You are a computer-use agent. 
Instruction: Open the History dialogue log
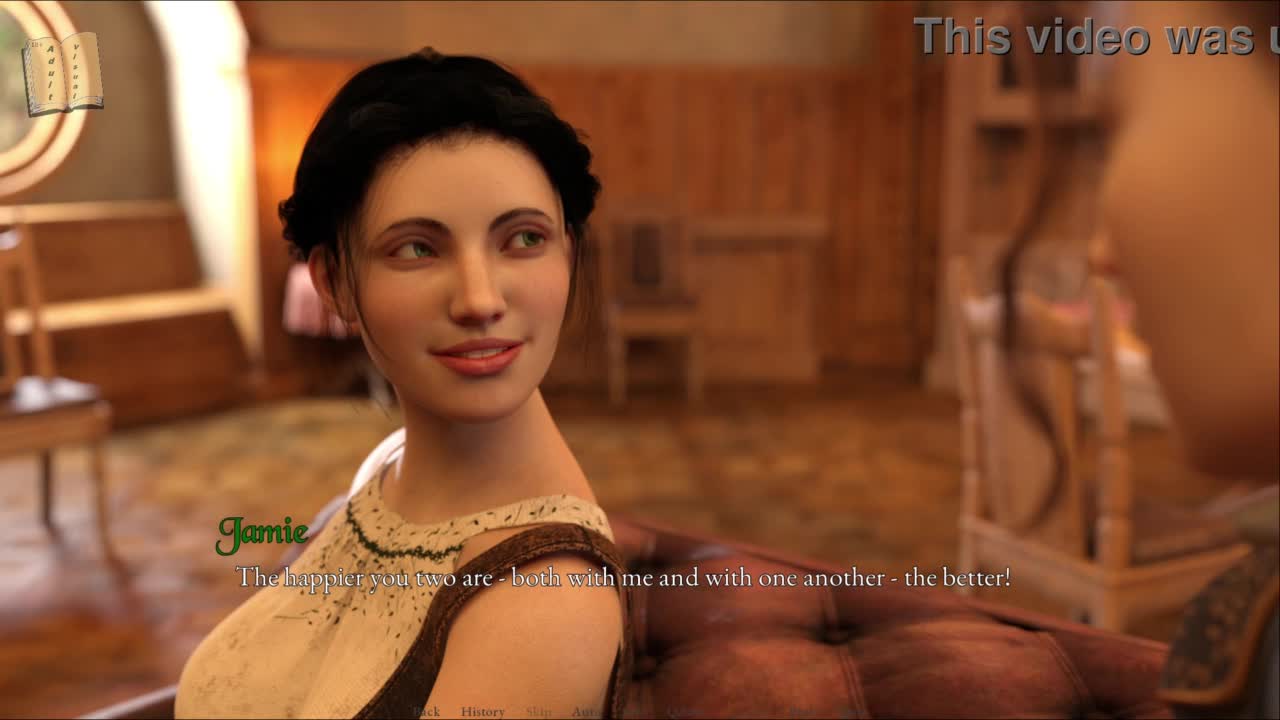pyautogui.click(x=483, y=712)
